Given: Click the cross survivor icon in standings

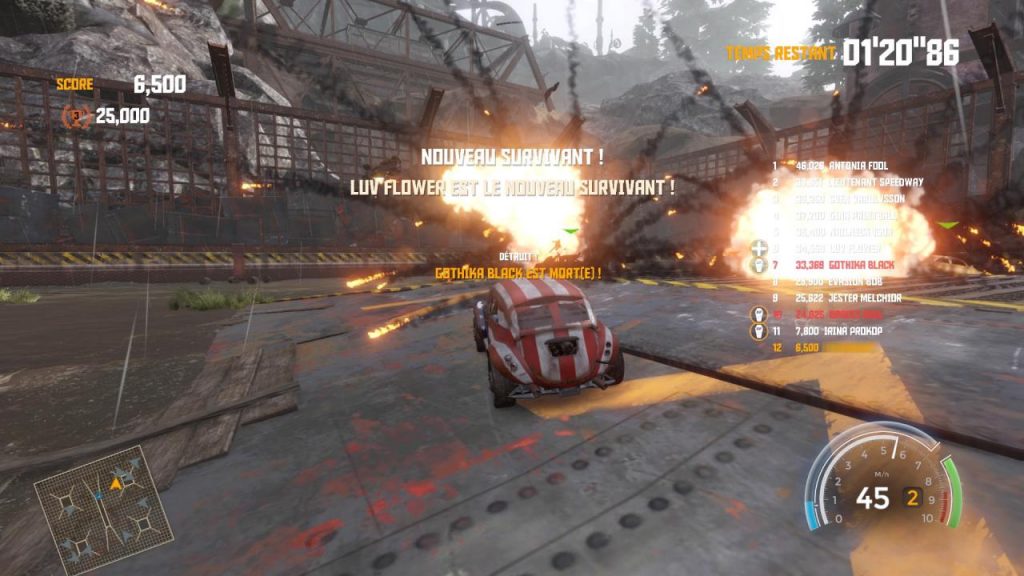Looking at the screenshot, I should tap(759, 247).
